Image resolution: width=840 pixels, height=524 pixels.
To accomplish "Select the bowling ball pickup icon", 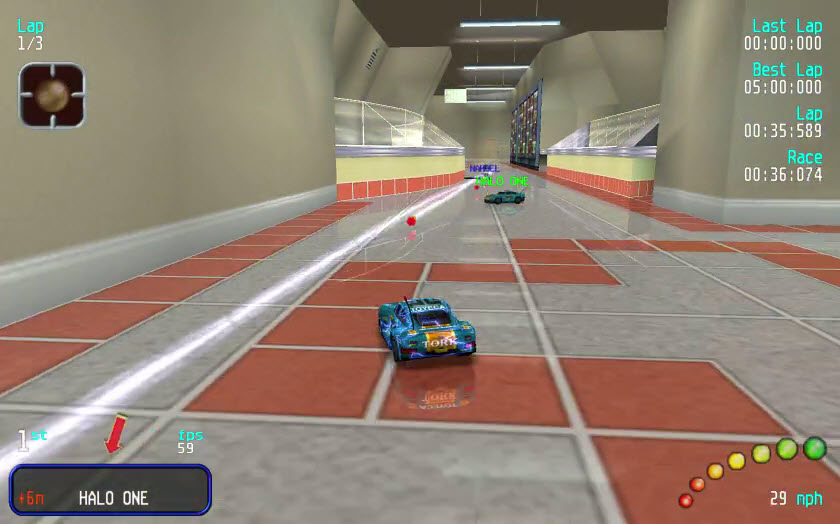I will click(x=52, y=95).
